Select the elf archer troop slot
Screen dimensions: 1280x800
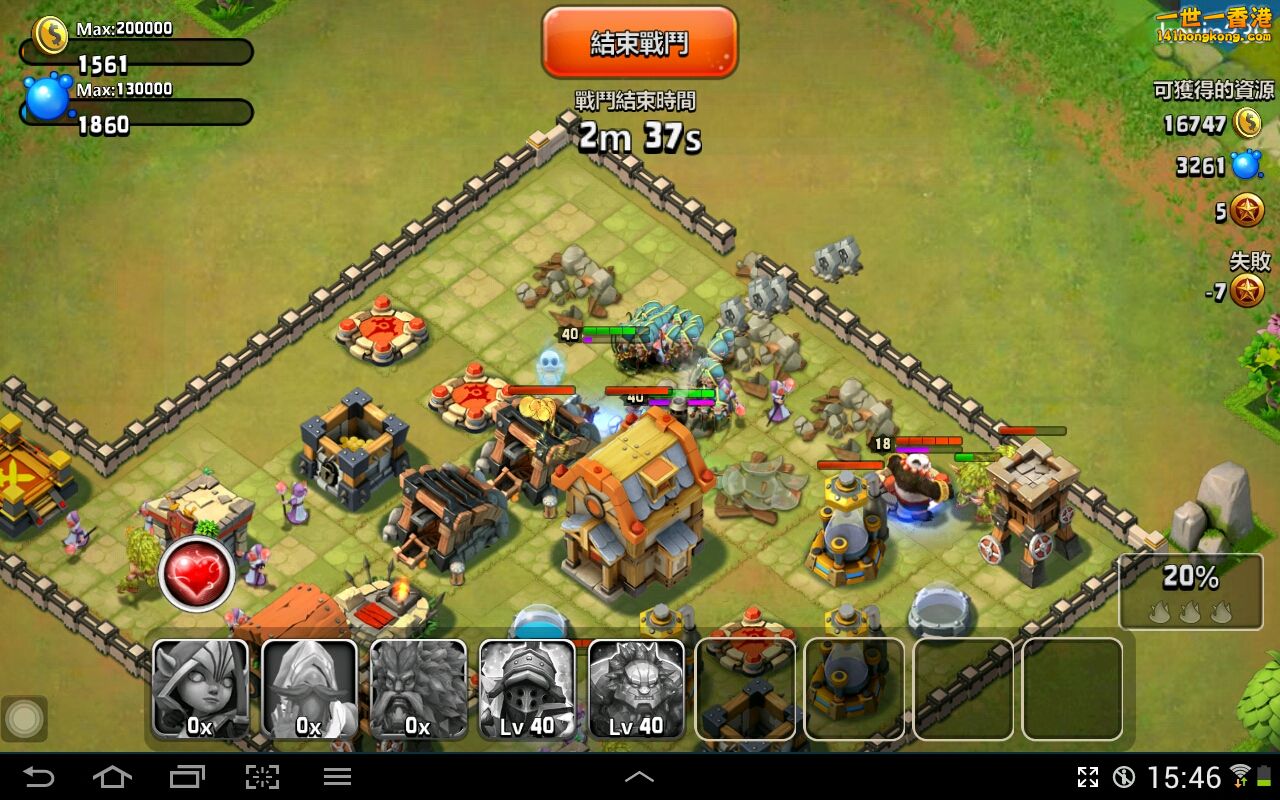200,689
